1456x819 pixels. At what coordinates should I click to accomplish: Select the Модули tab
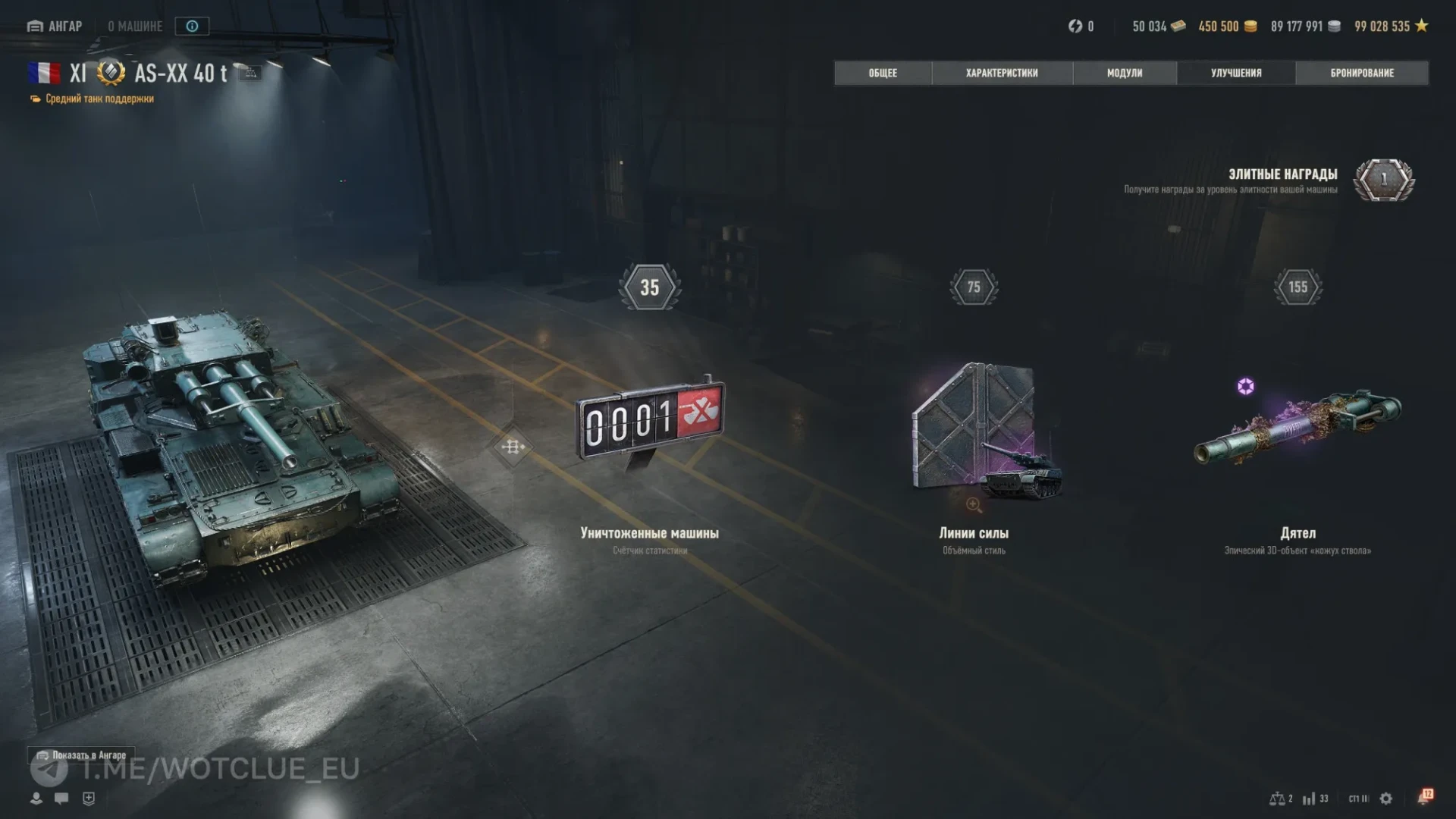[x=1125, y=73]
